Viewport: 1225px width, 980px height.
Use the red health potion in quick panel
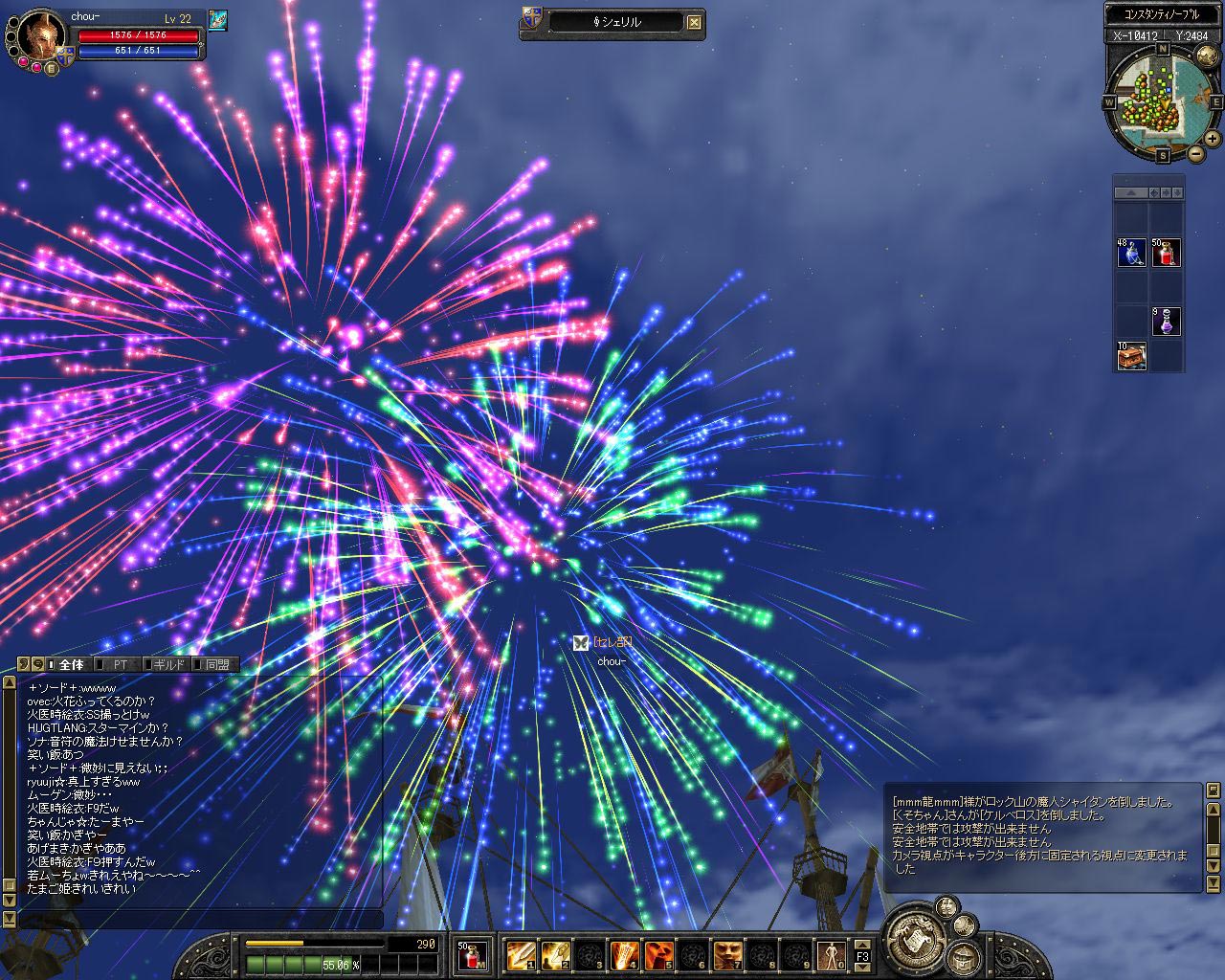[x=1166, y=253]
